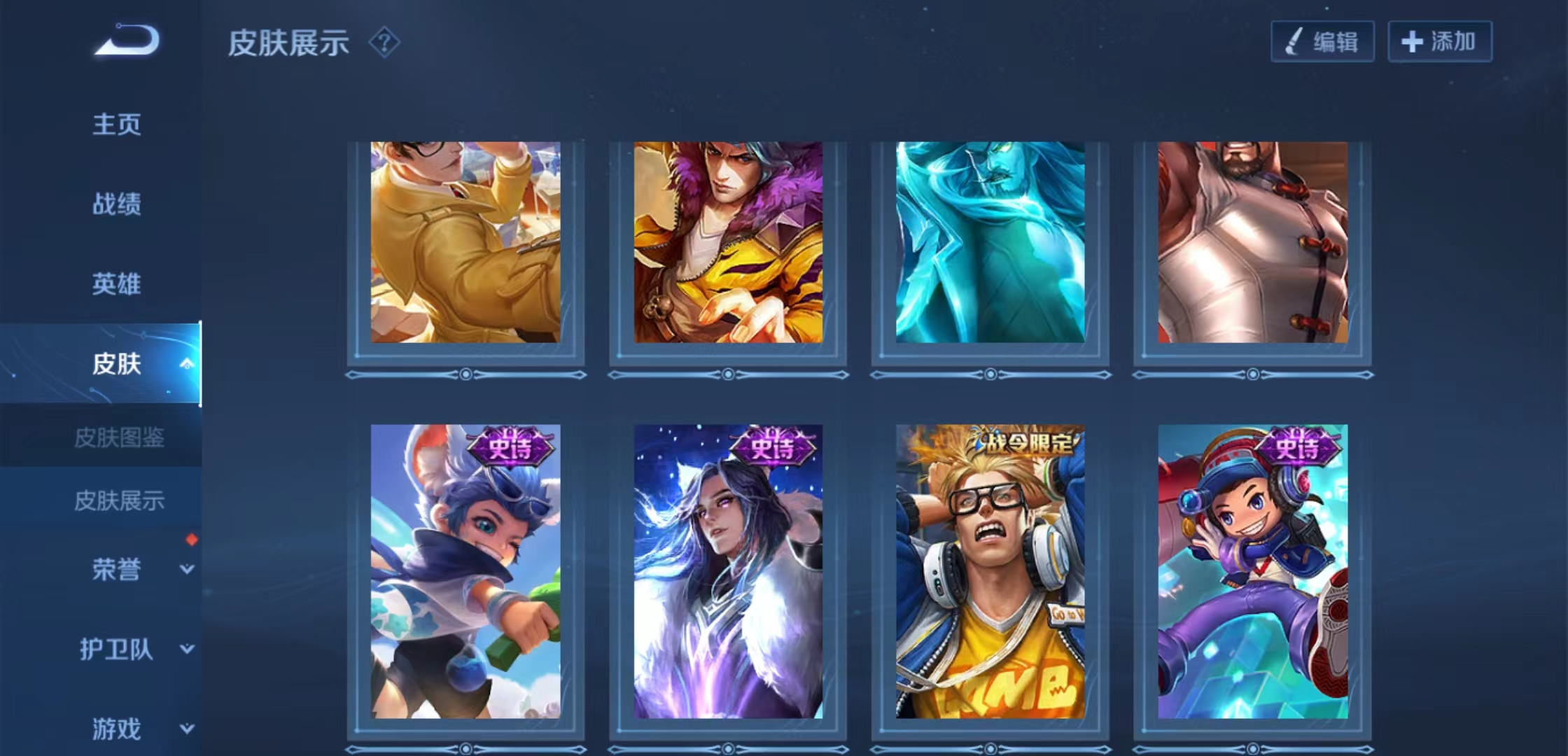Select the glowing blue ghost skin card
This screenshot has width=1568, height=756.
[x=990, y=242]
